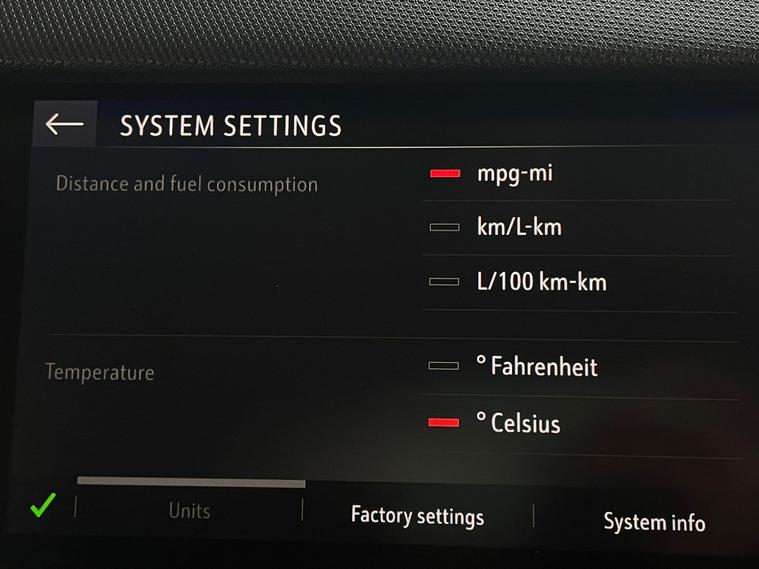The width and height of the screenshot is (759, 569).
Task: Switch to L/100 km-km units
Action: pos(540,282)
